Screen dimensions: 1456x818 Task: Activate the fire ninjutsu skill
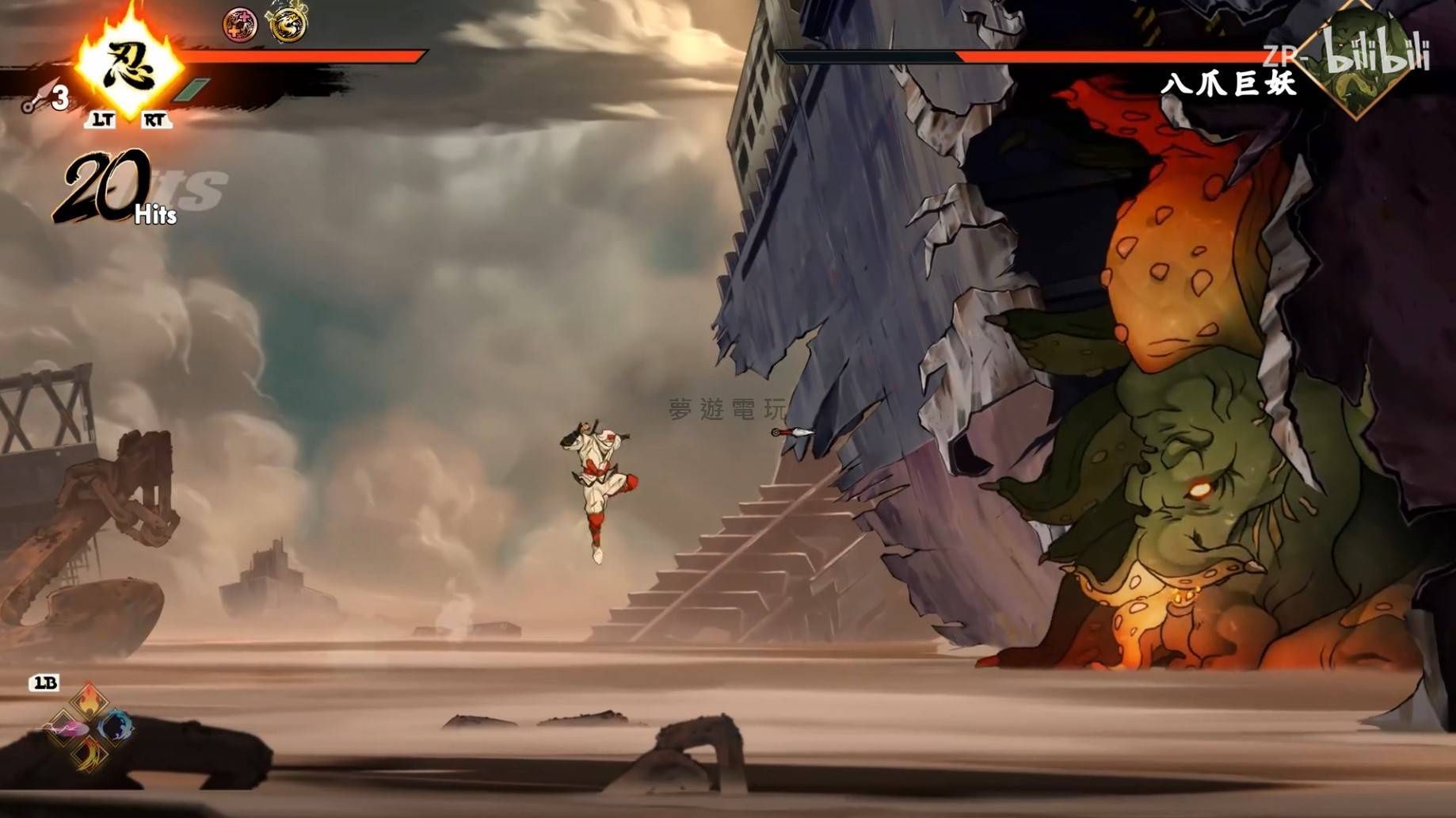[88, 701]
